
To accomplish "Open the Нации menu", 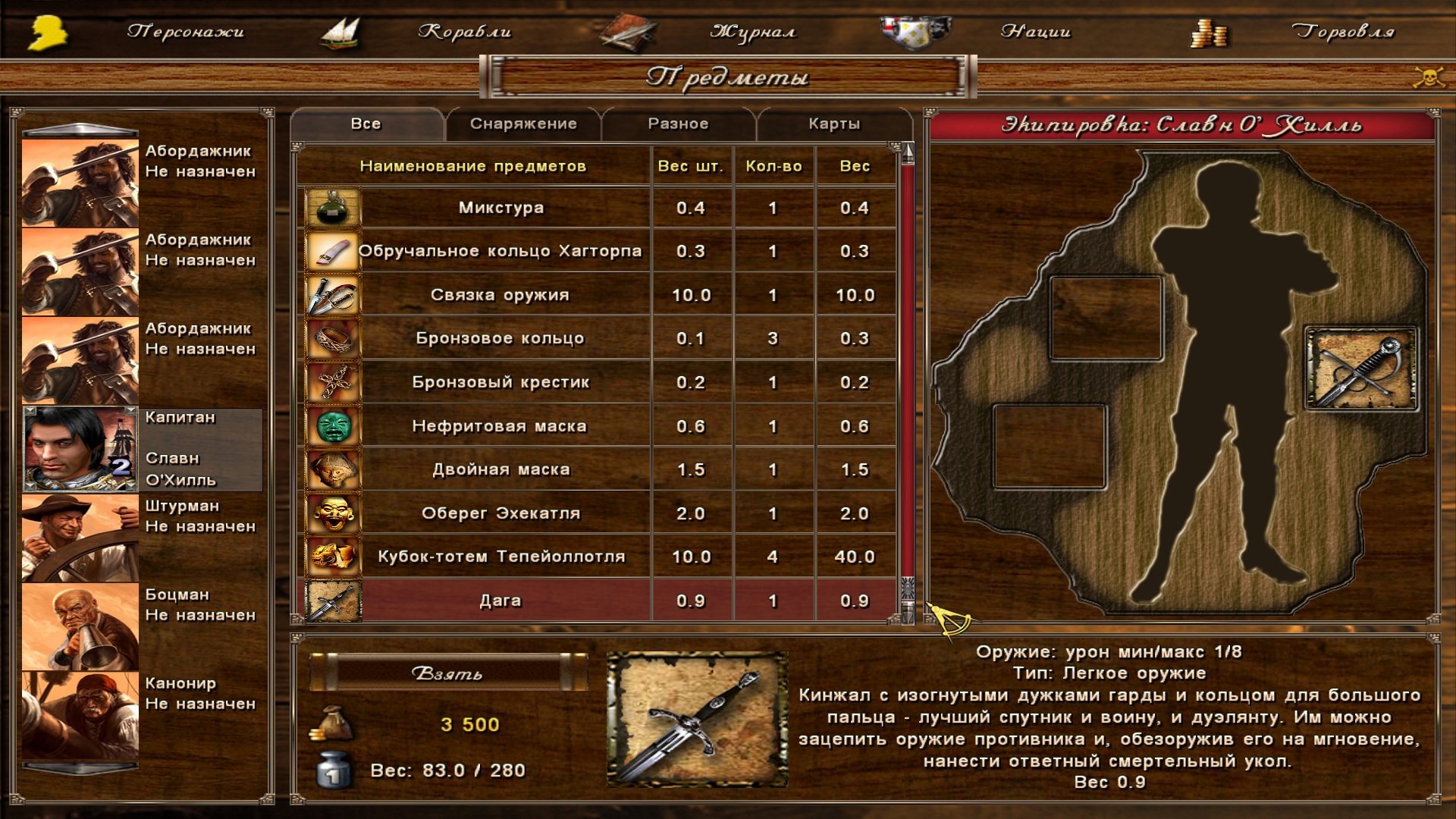I will coord(1035,32).
